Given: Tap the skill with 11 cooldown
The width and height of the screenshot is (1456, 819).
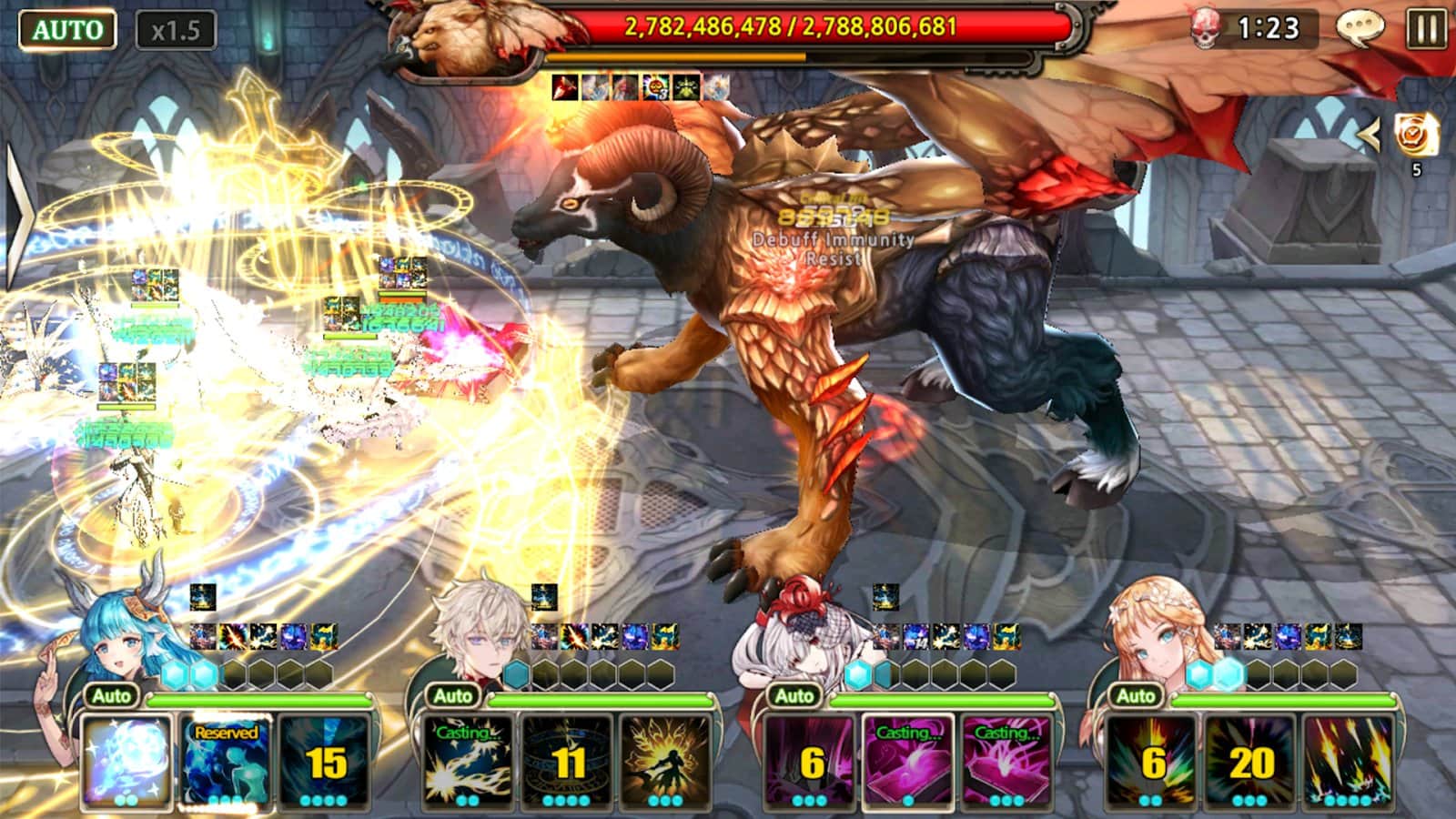Looking at the screenshot, I should (566, 761).
